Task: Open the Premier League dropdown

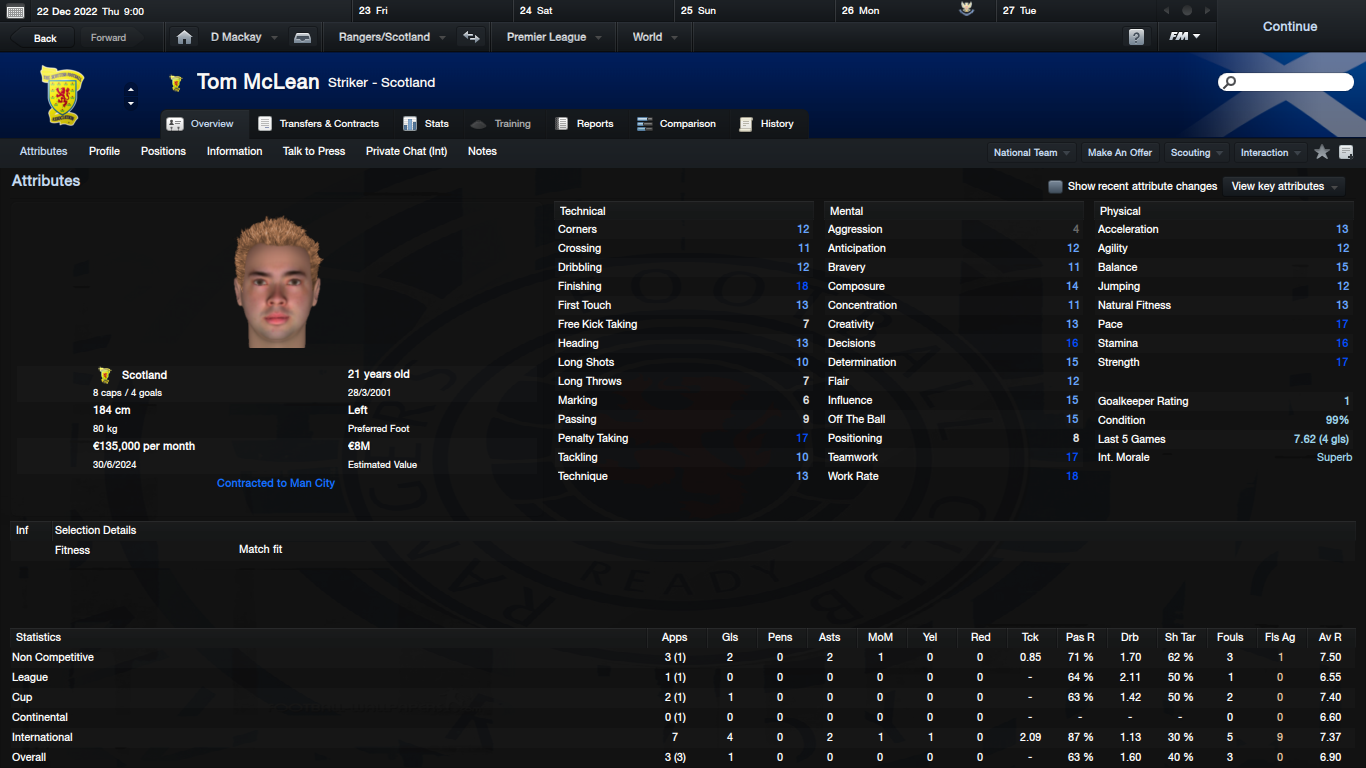Action: click(x=553, y=37)
